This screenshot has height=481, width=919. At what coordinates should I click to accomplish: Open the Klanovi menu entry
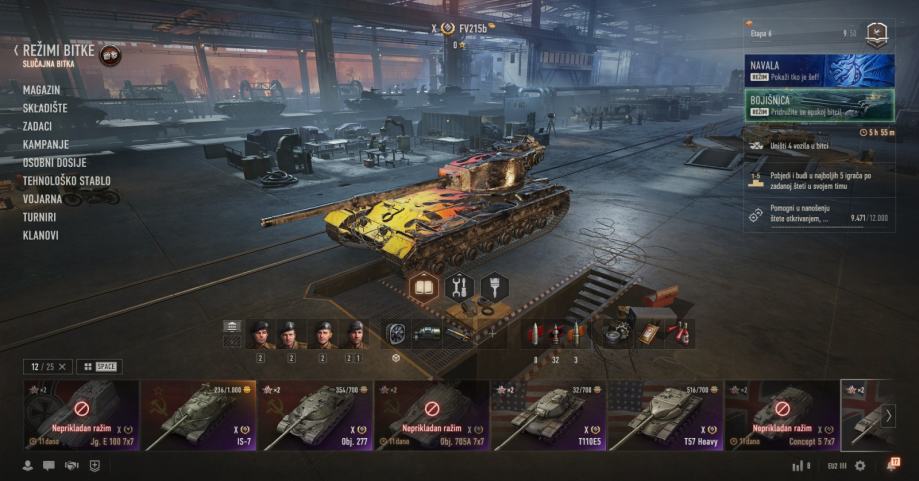tap(40, 235)
